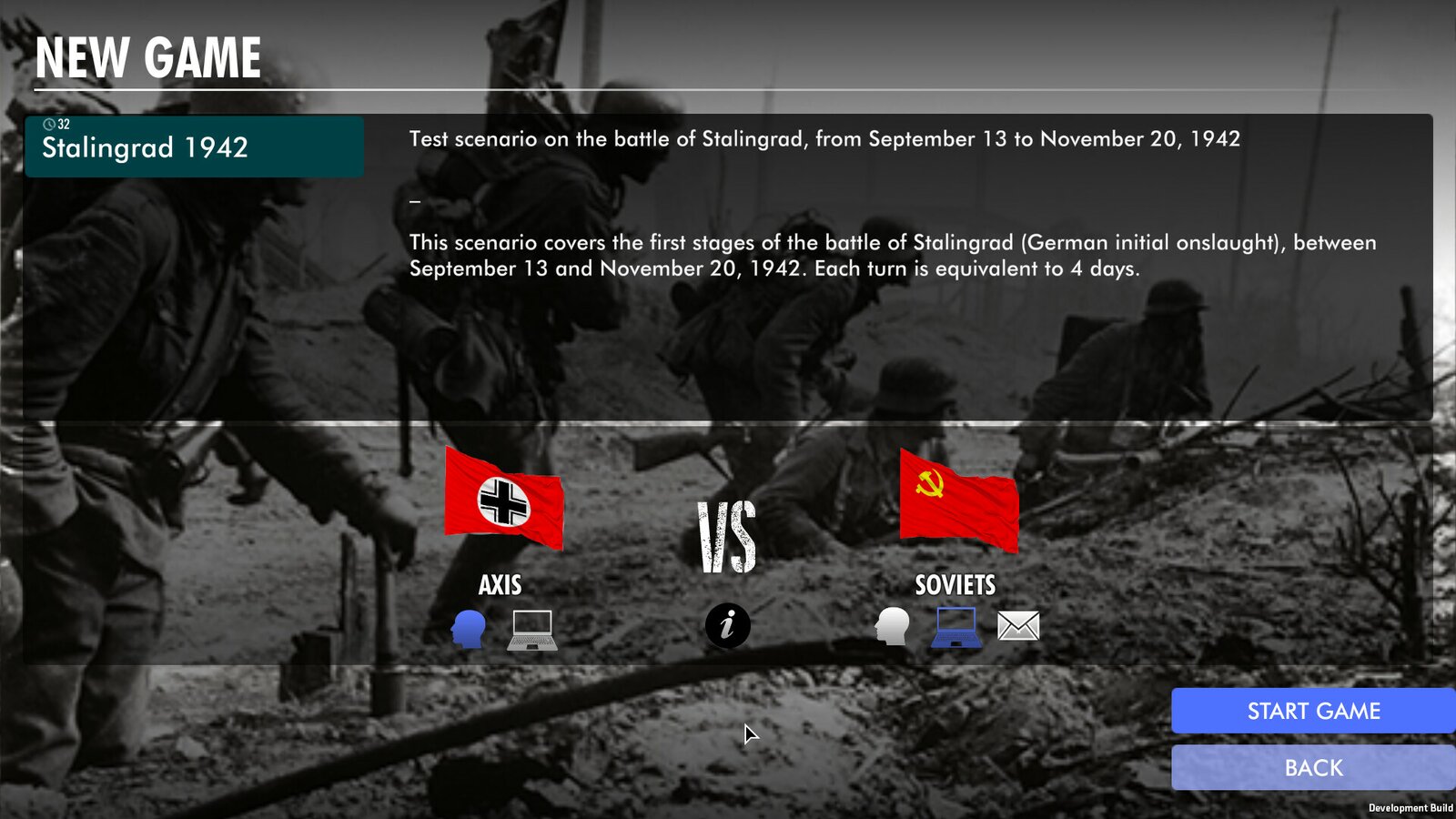1456x819 pixels.
Task: Click the AXIS label under the flag
Action: click(x=501, y=586)
